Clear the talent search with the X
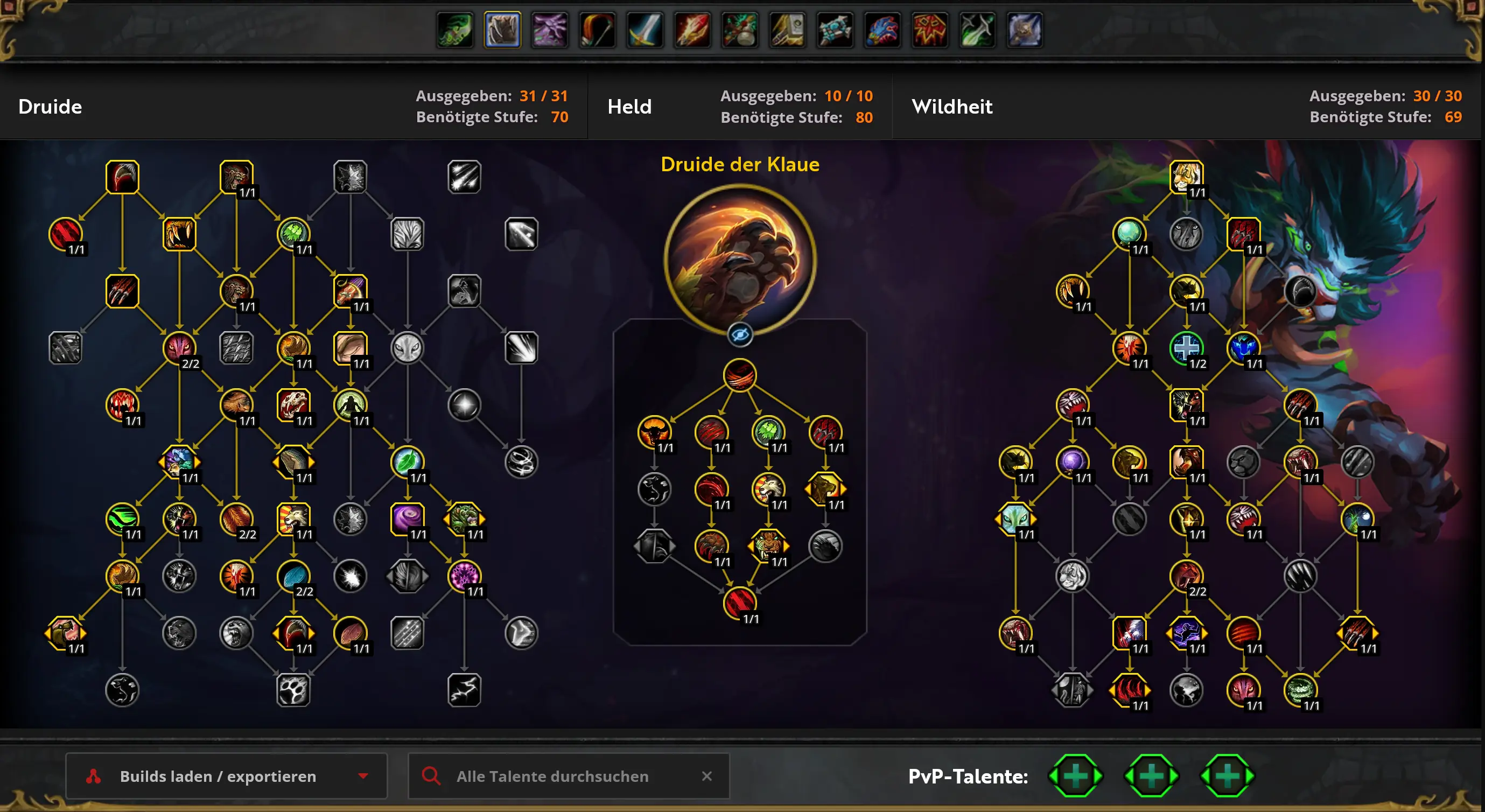The height and width of the screenshot is (812, 1485). pyautogui.click(x=707, y=776)
